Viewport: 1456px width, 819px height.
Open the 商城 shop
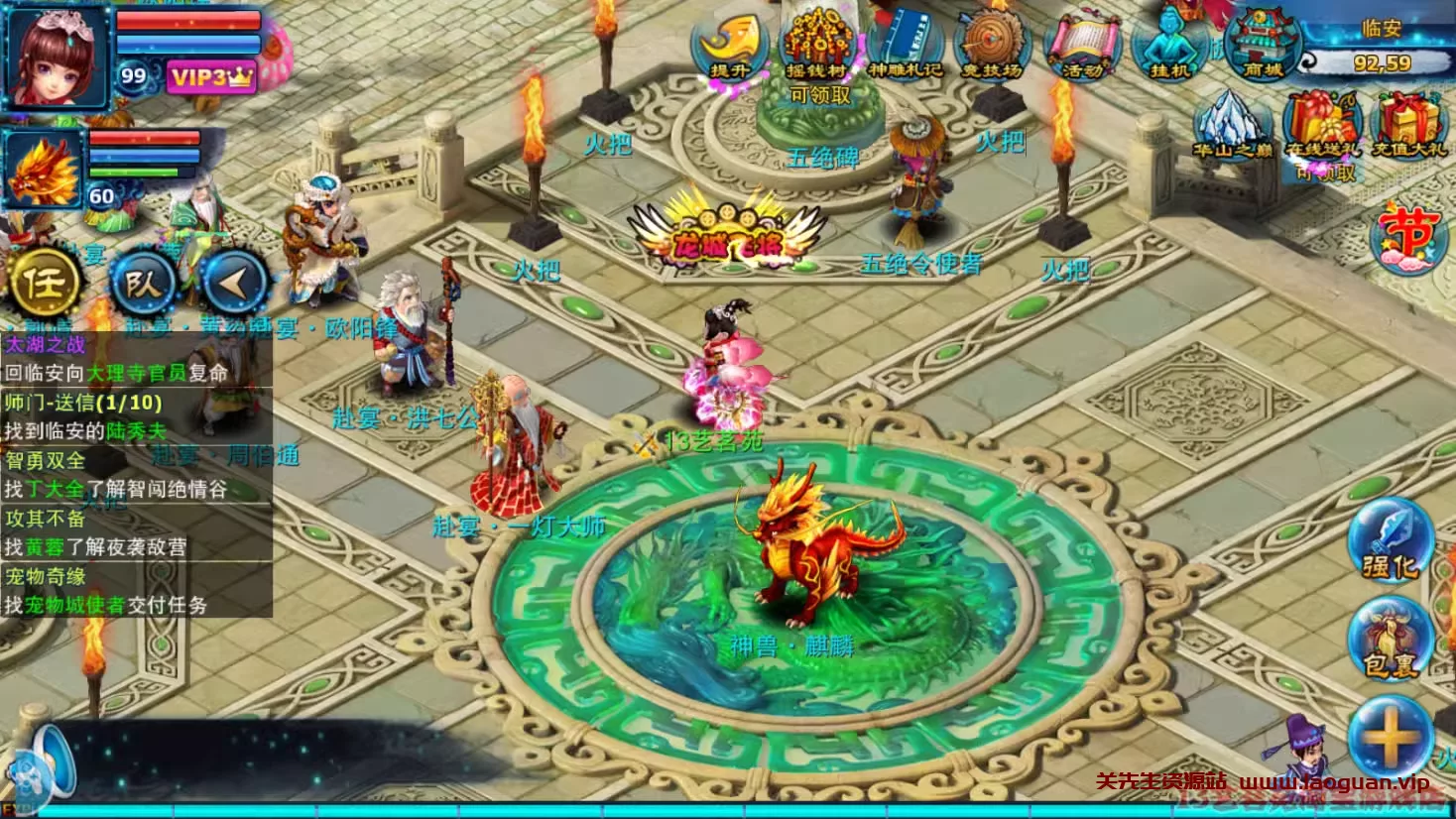click(x=1263, y=45)
